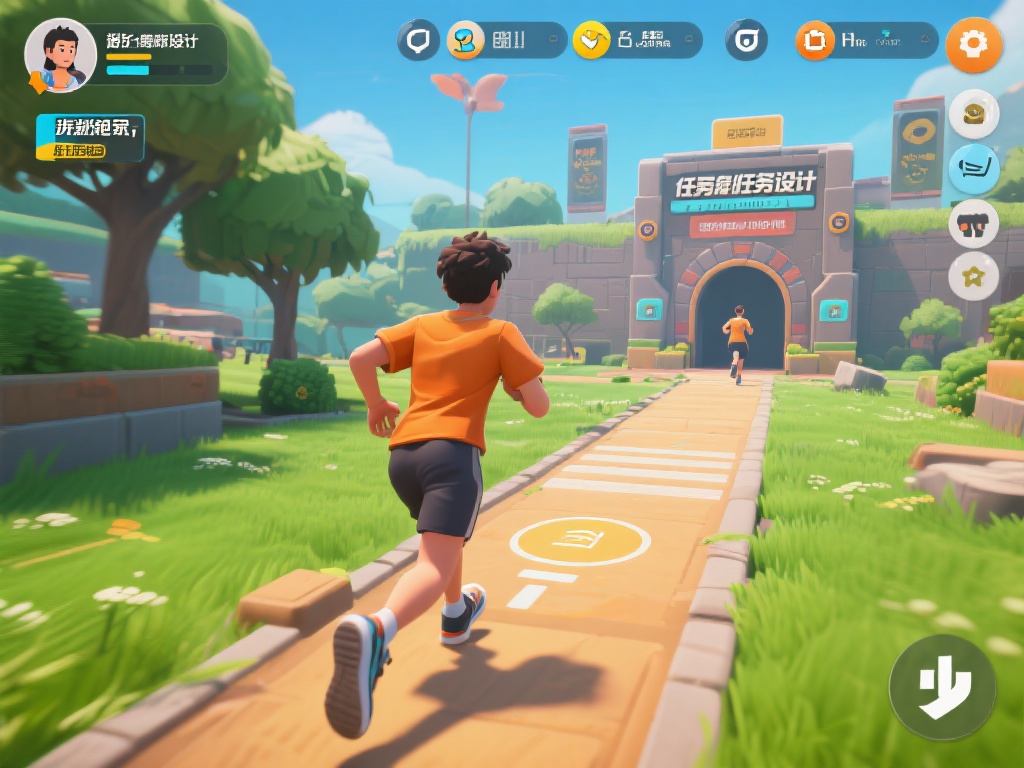Open the blue quest tracker panel
Viewport: 1024px width, 768px height.
click(x=90, y=138)
